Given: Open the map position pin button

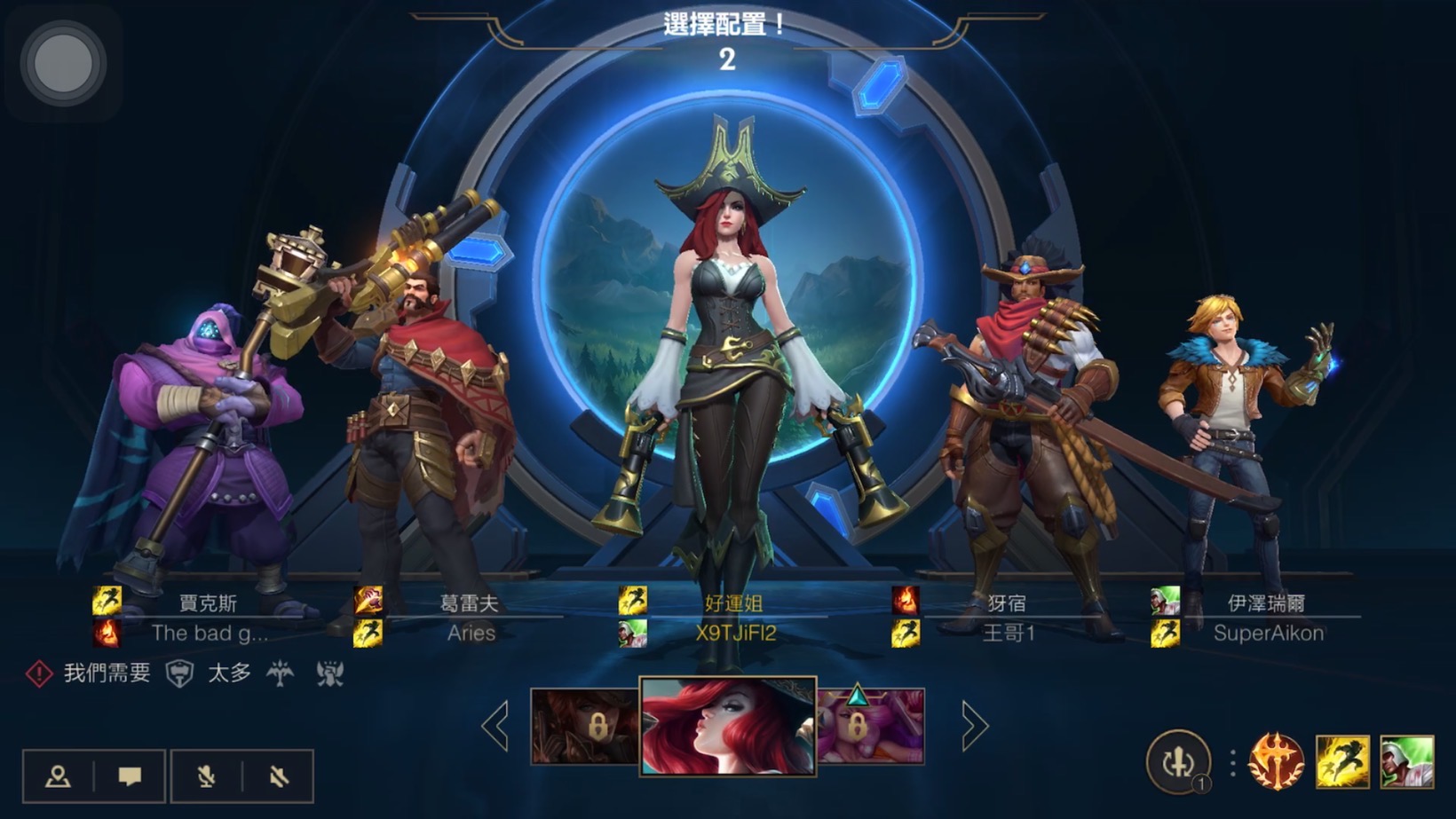Looking at the screenshot, I should pyautogui.click(x=59, y=776).
